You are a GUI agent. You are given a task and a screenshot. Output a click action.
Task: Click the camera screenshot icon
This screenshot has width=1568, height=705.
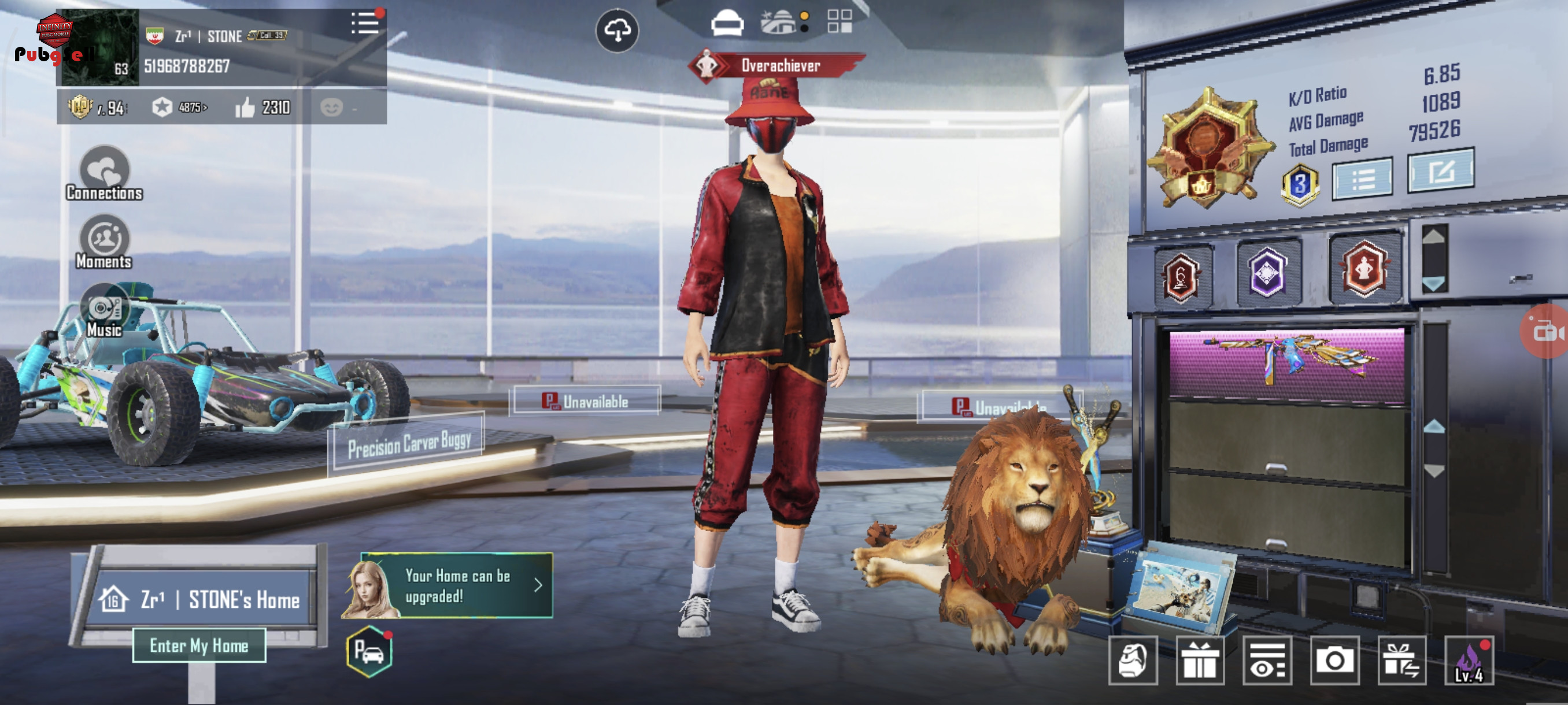(1334, 660)
